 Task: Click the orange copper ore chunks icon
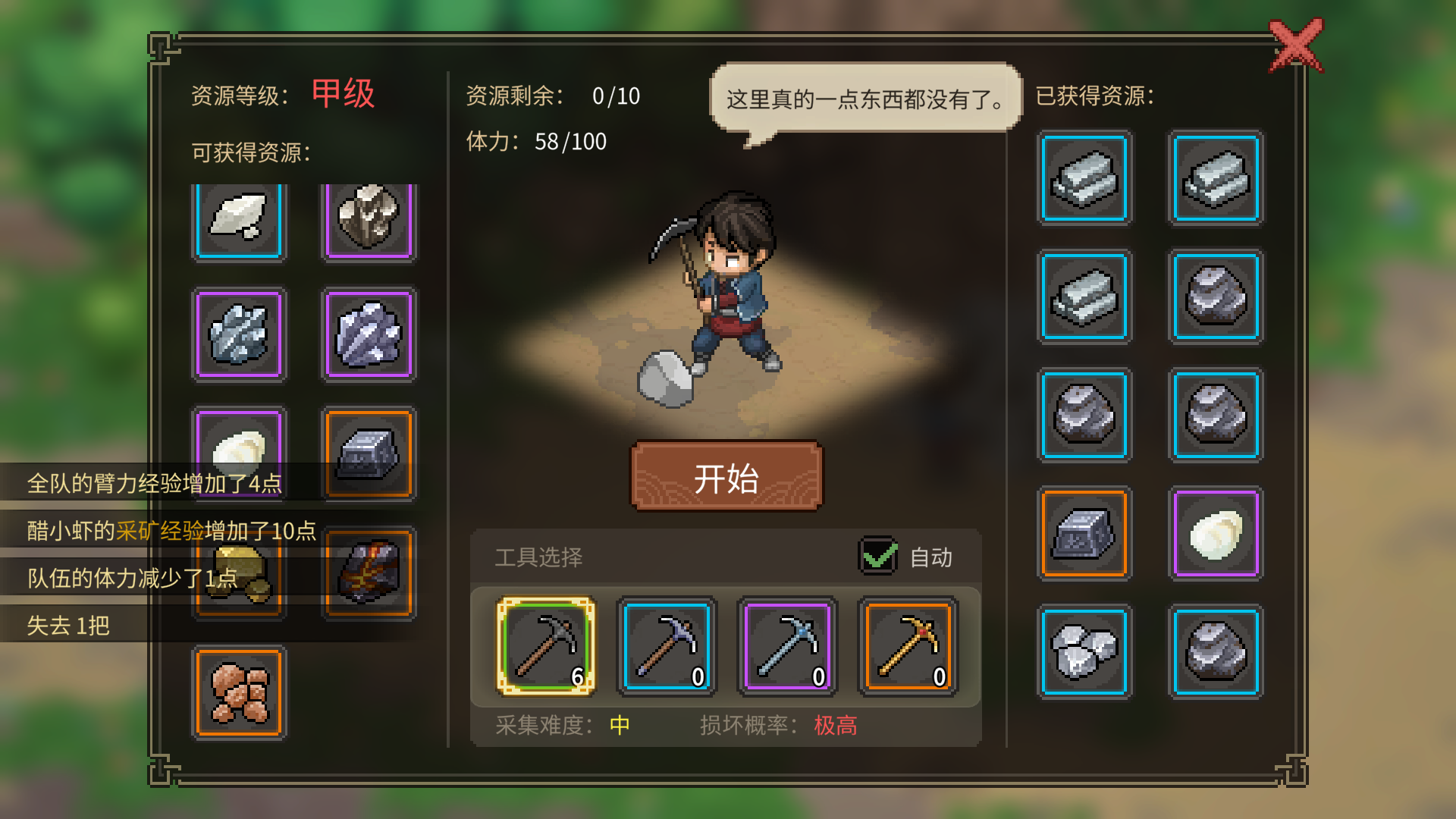[239, 690]
